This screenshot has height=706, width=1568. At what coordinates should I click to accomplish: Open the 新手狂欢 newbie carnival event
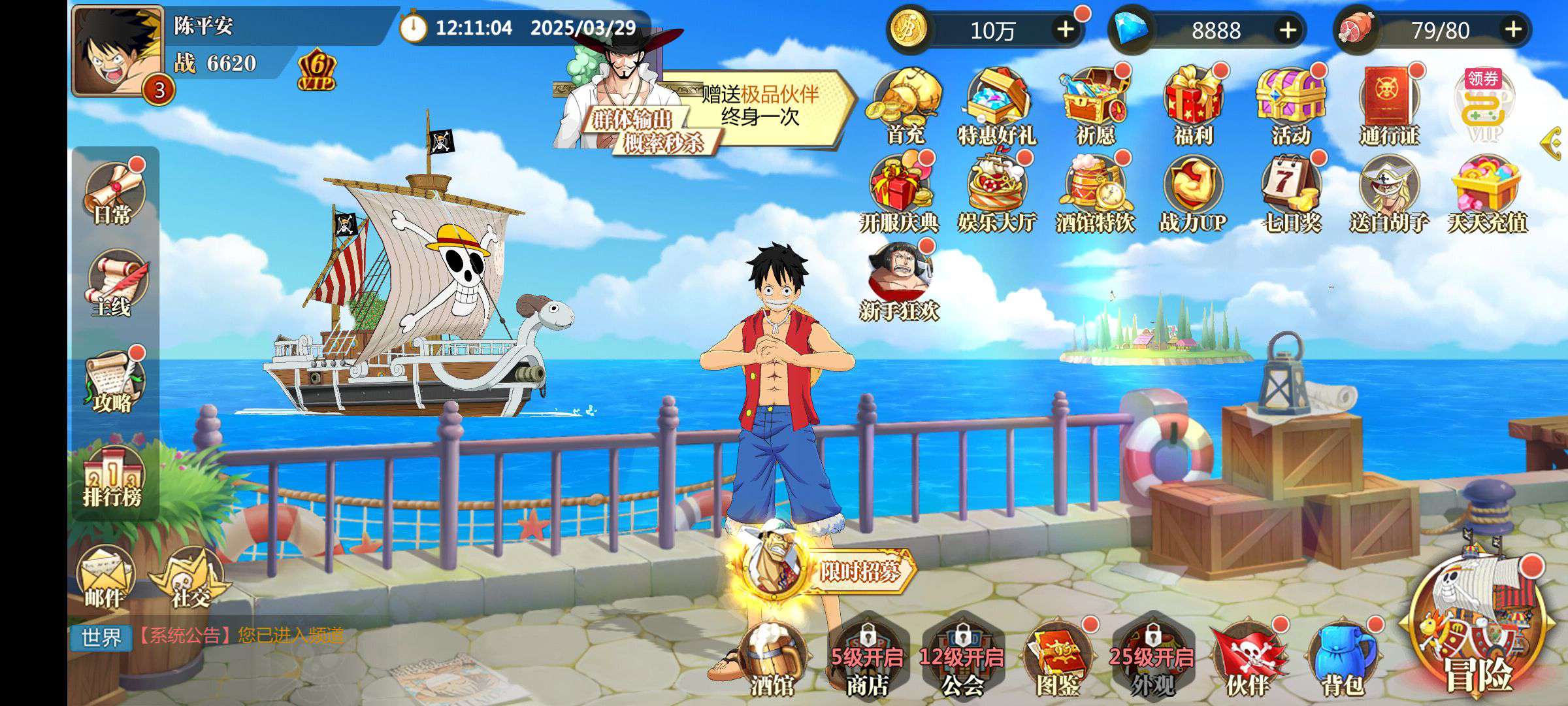(x=900, y=281)
